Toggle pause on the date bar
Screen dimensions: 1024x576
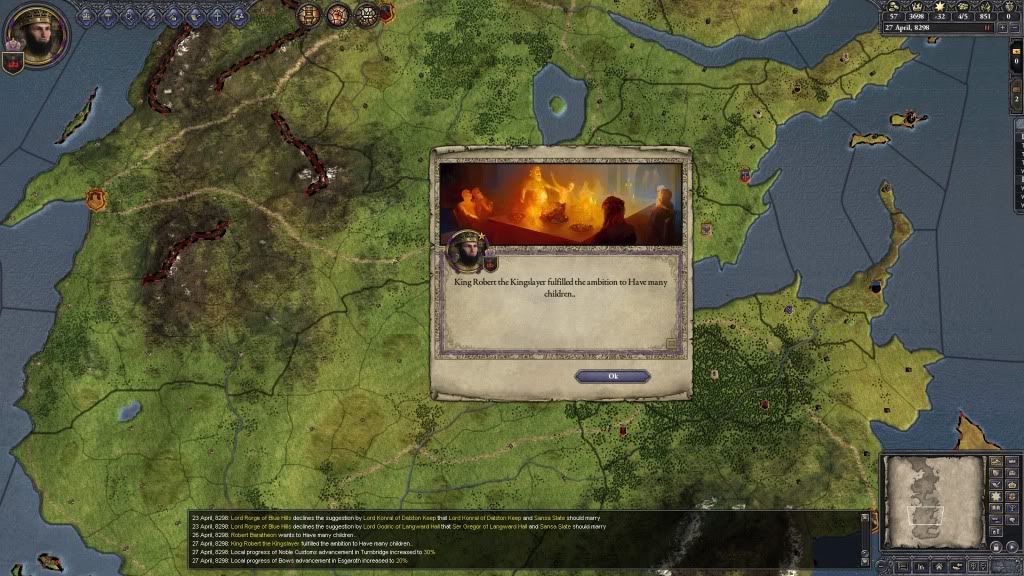click(988, 28)
